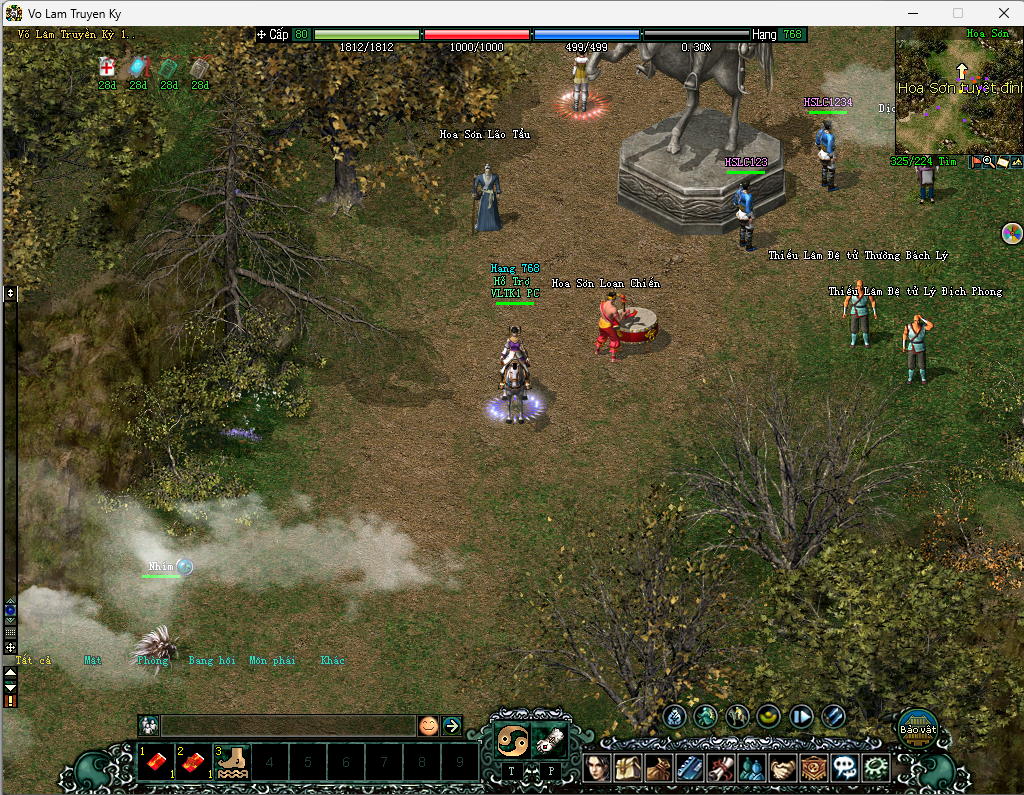Click the magnifying glass under the minimap
The width and height of the screenshot is (1024, 795).
pos(988,162)
